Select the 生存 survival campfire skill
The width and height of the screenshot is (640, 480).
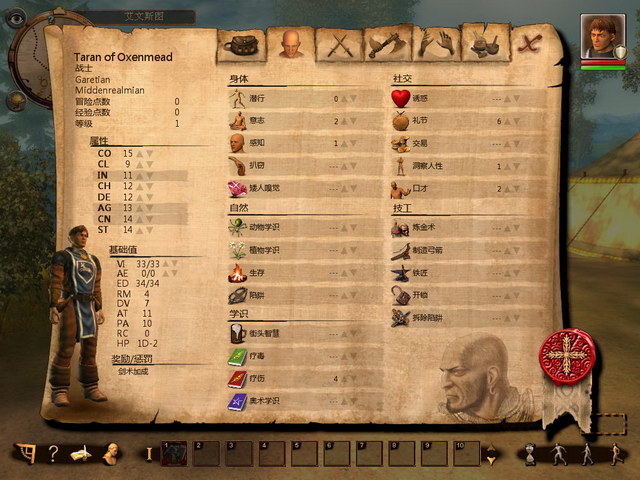pos(300,273)
